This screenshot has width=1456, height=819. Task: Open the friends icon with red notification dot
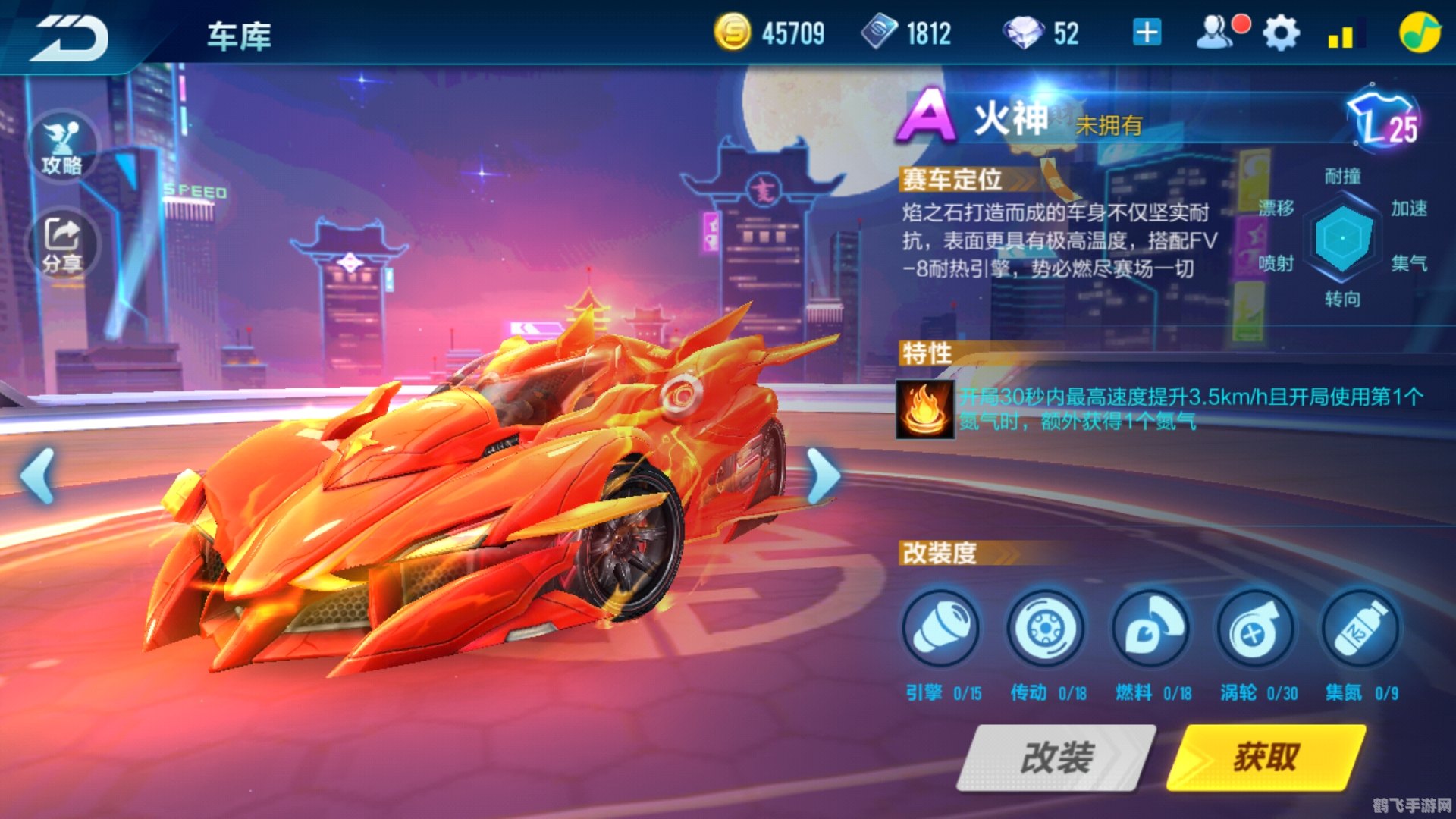(x=1217, y=32)
